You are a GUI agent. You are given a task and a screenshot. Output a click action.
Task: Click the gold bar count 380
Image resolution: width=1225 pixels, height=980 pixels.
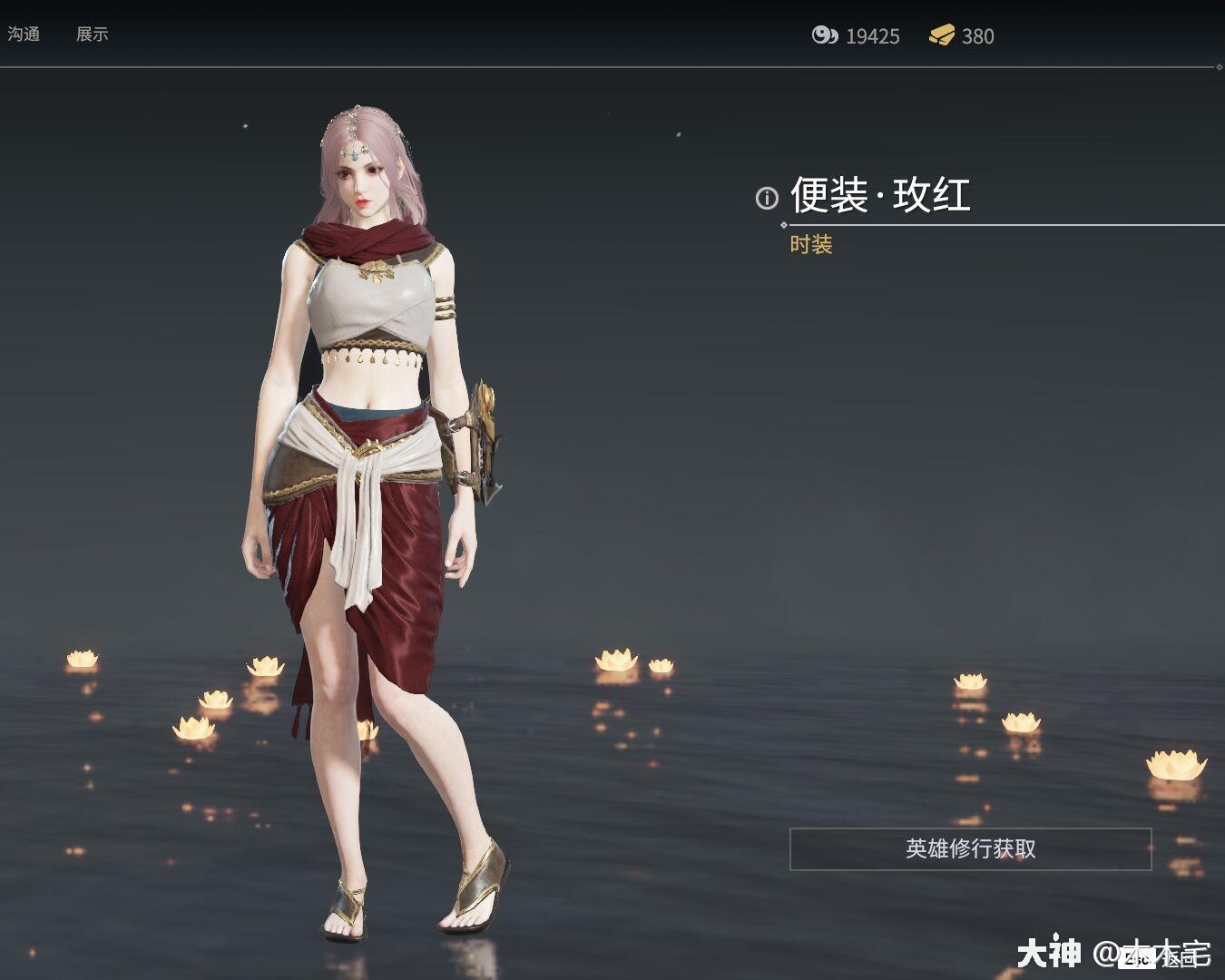point(977,36)
